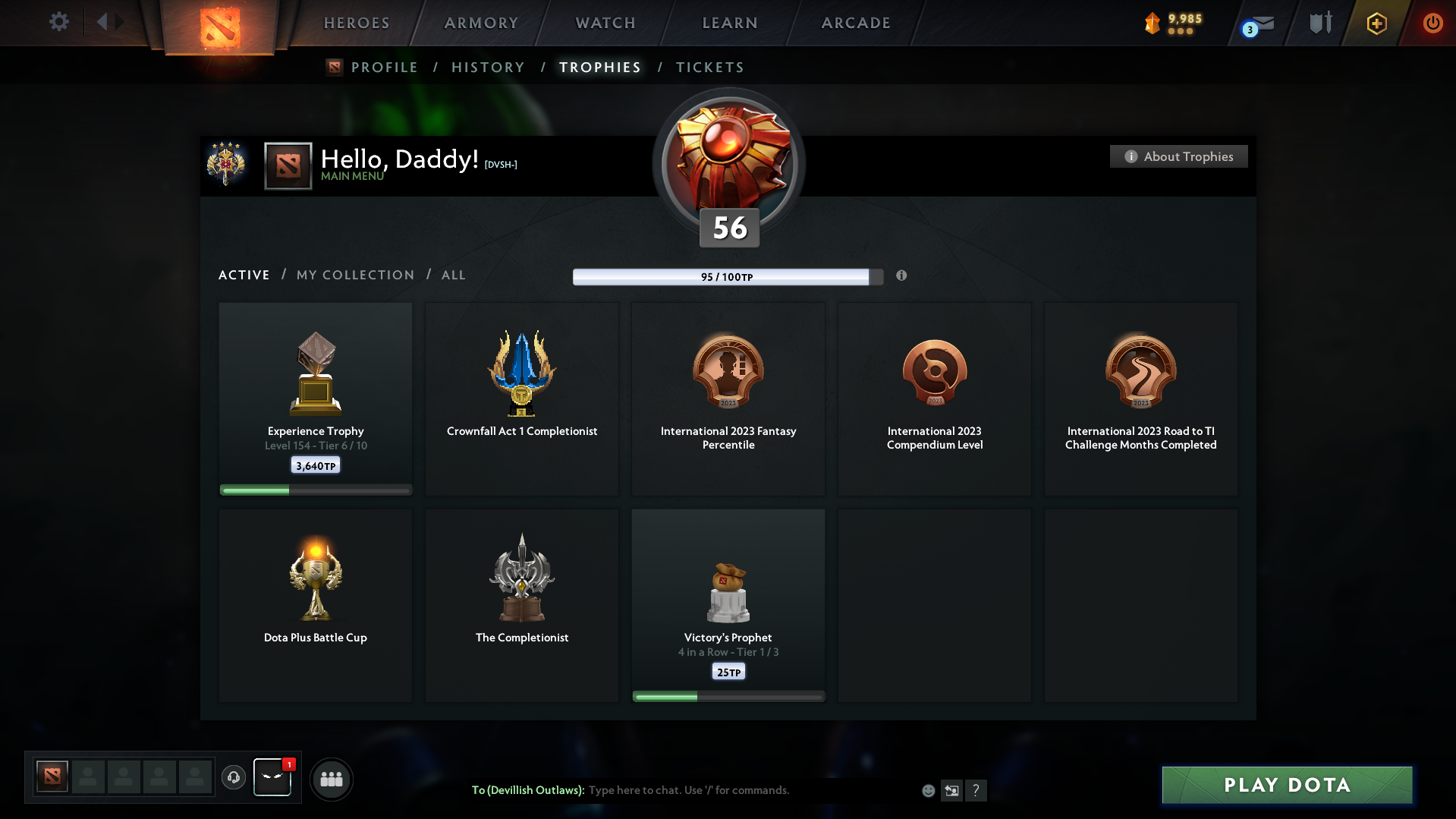
Task: Click the help question mark icon
Action: 976,790
